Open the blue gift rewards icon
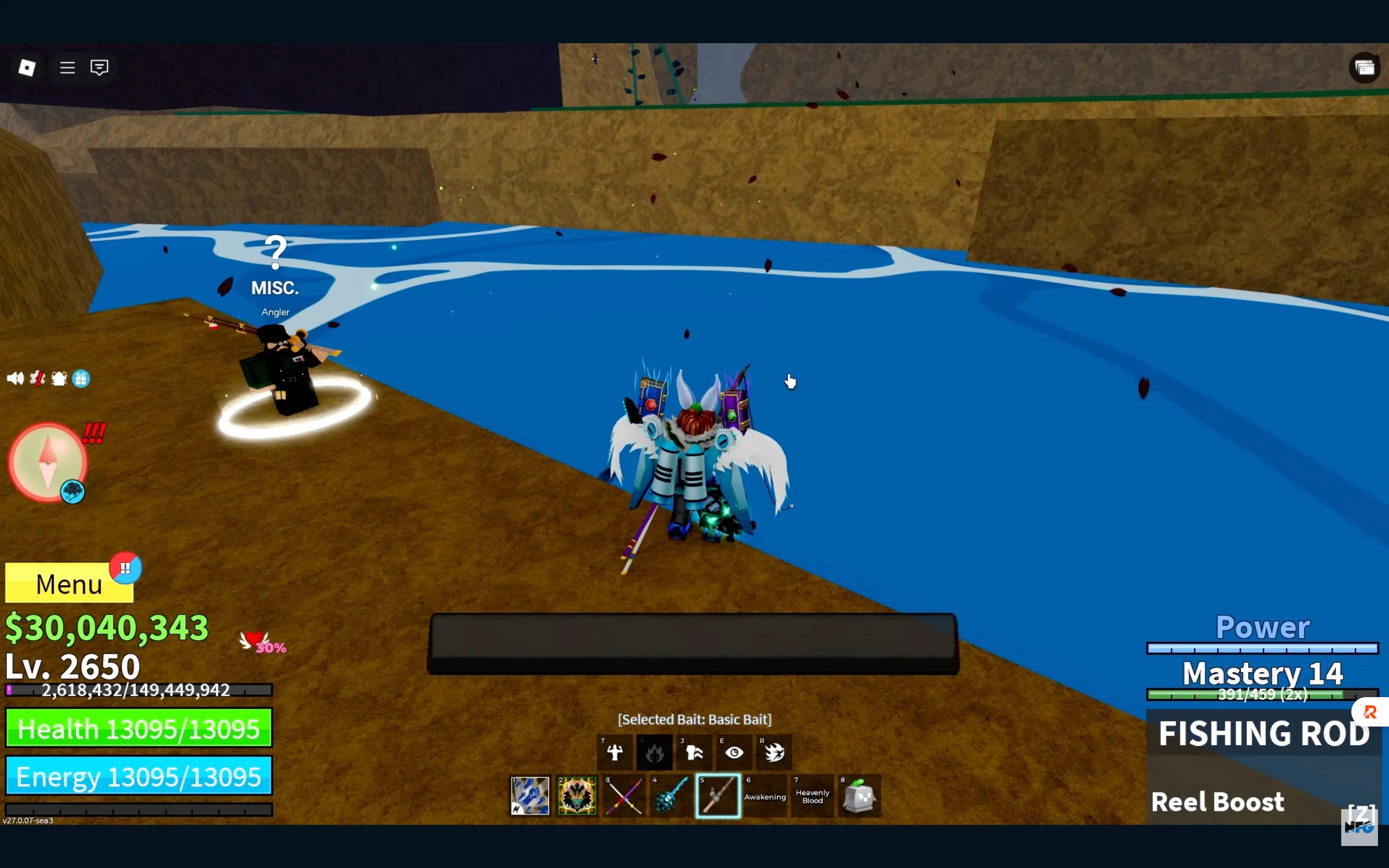This screenshot has width=1389, height=868. [81, 378]
